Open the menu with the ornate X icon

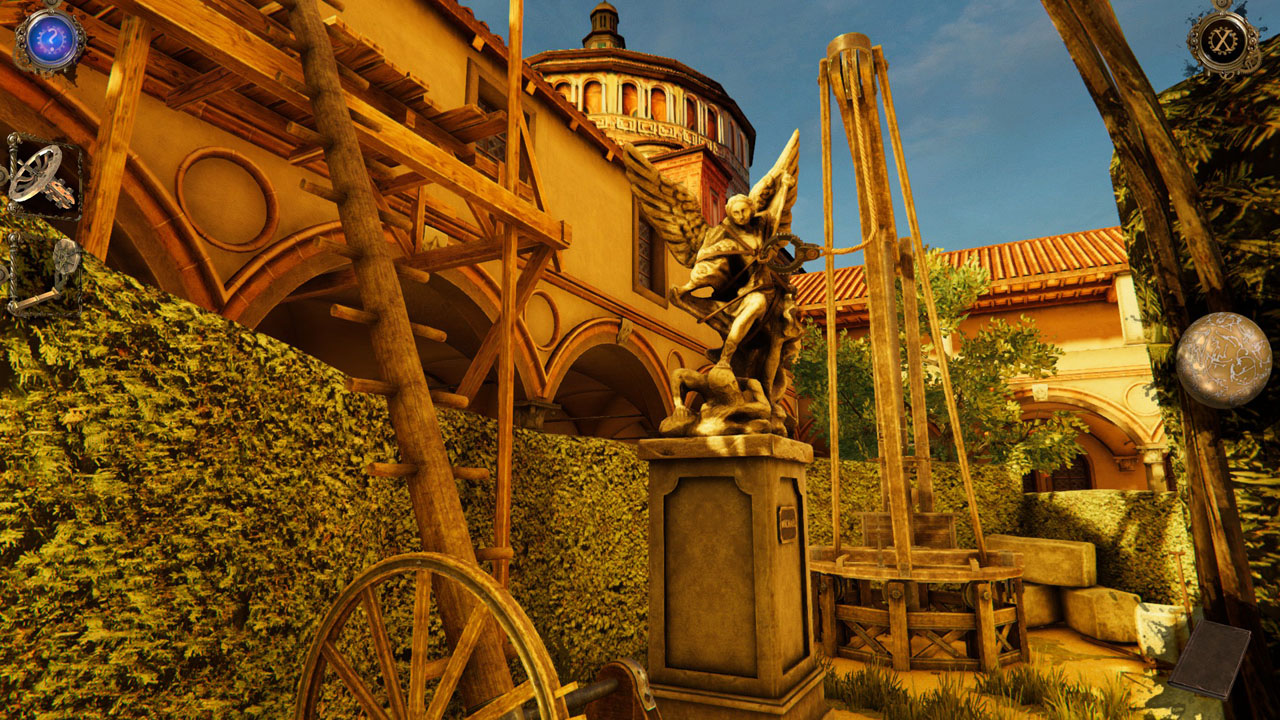(1223, 40)
